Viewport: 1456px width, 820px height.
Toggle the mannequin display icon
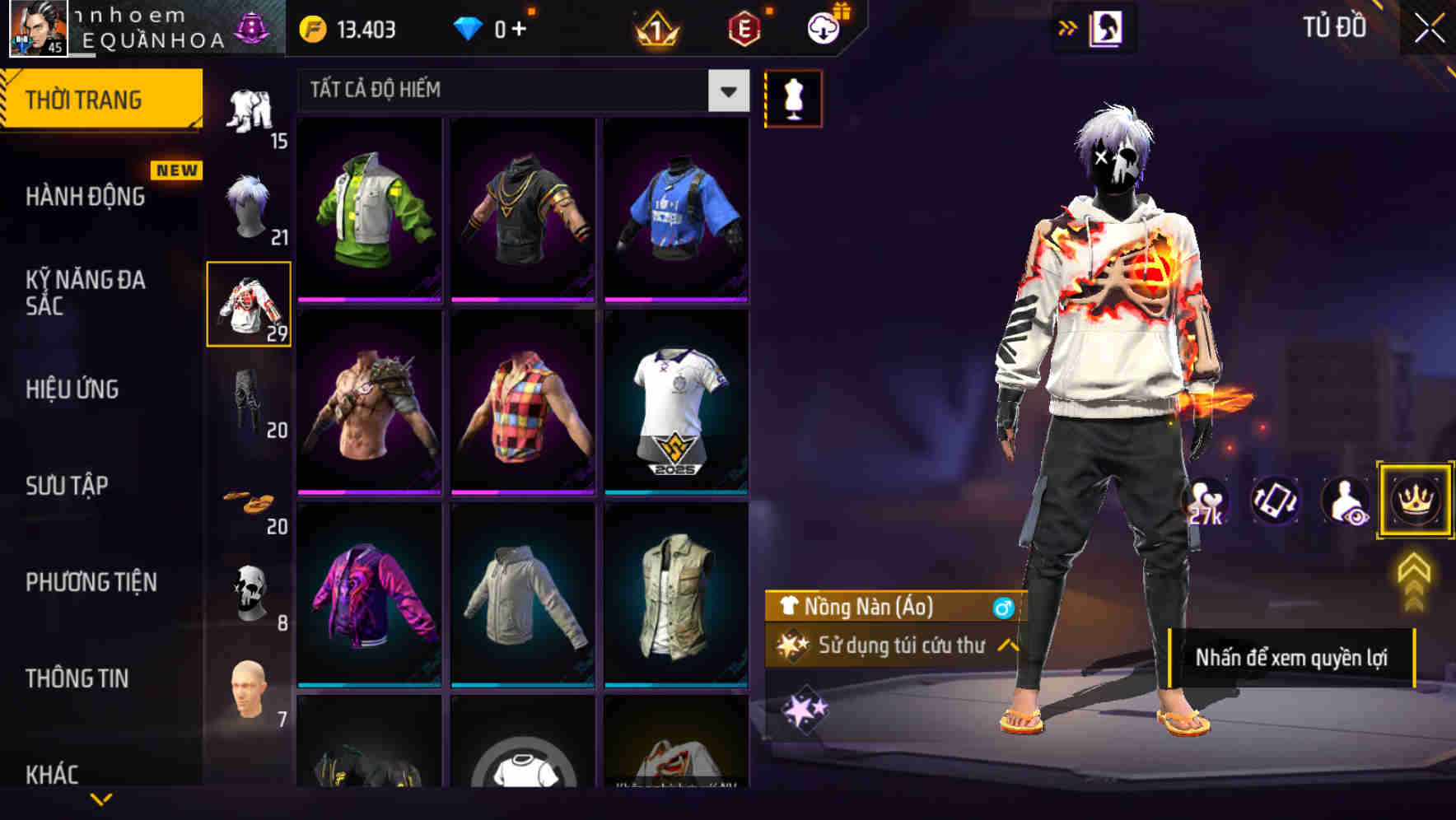coord(792,97)
